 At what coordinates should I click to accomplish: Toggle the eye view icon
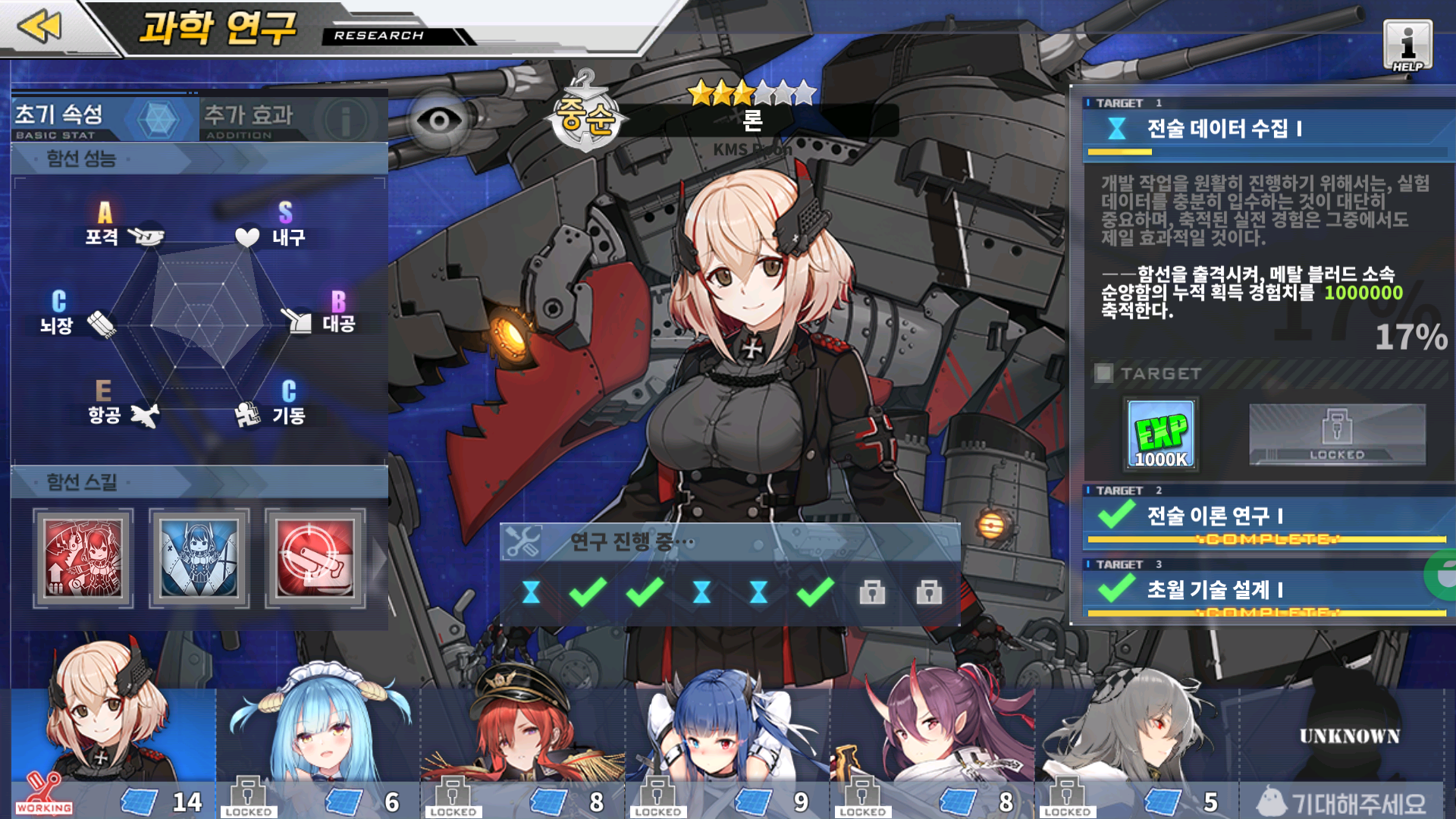(439, 120)
